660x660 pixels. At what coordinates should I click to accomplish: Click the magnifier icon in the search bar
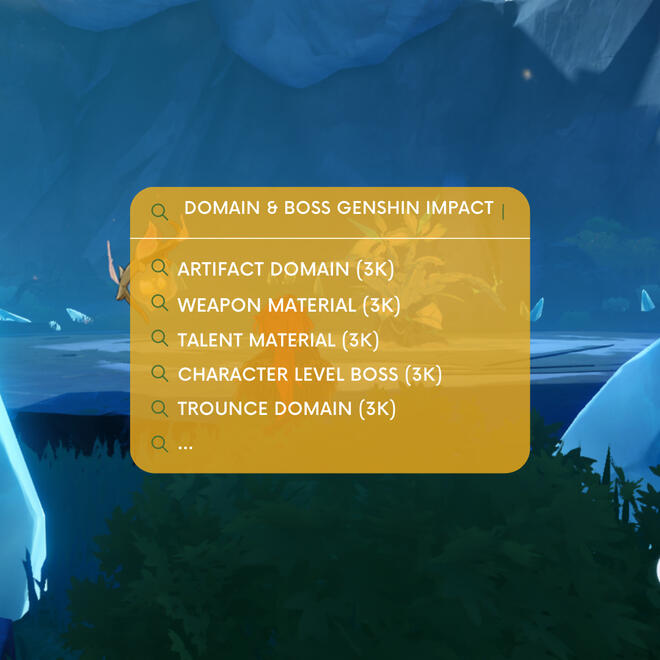(159, 211)
